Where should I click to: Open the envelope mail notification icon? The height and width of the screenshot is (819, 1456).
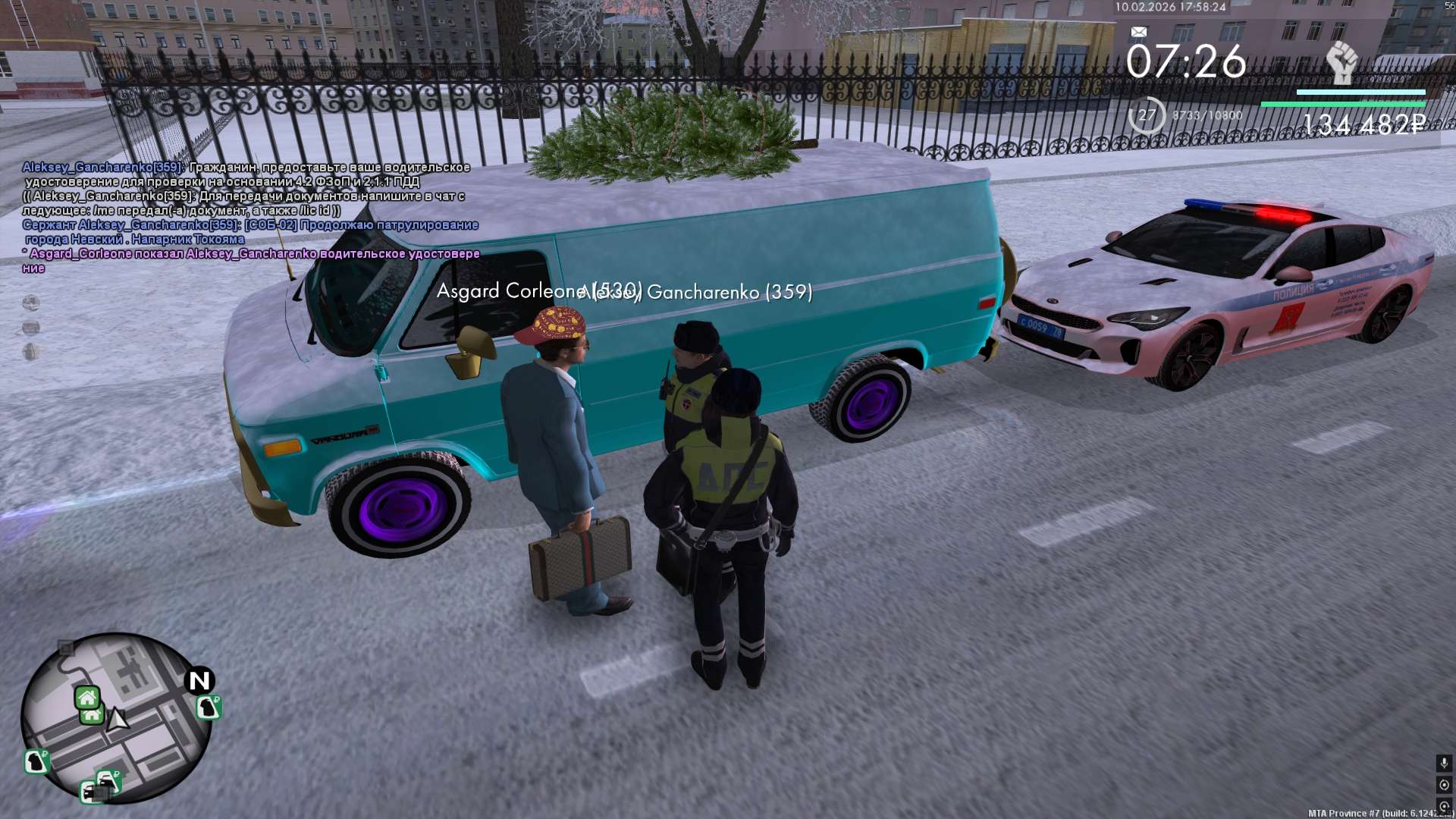pyautogui.click(x=1138, y=32)
